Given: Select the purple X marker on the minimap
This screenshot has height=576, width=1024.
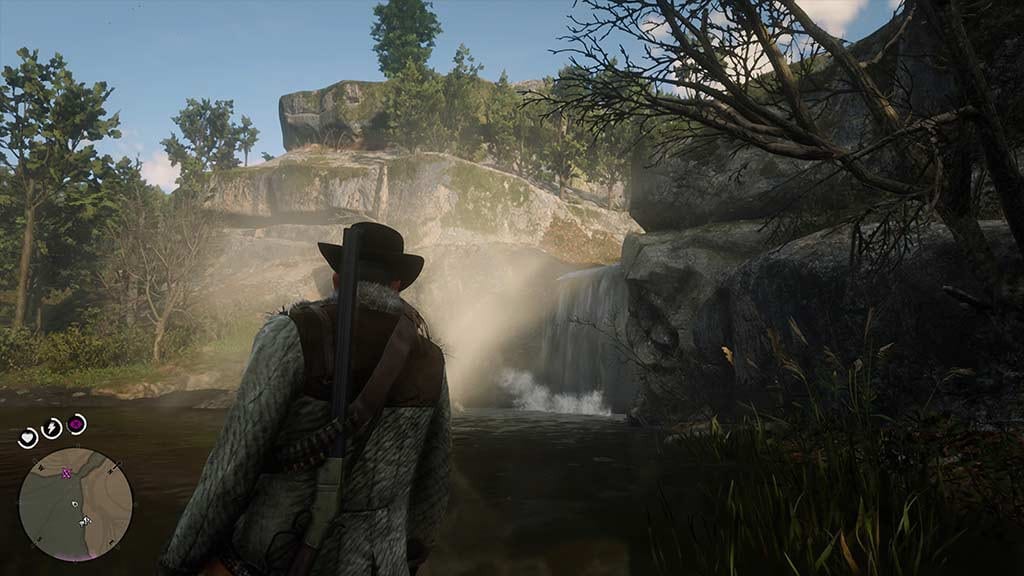Looking at the screenshot, I should coord(67,472).
